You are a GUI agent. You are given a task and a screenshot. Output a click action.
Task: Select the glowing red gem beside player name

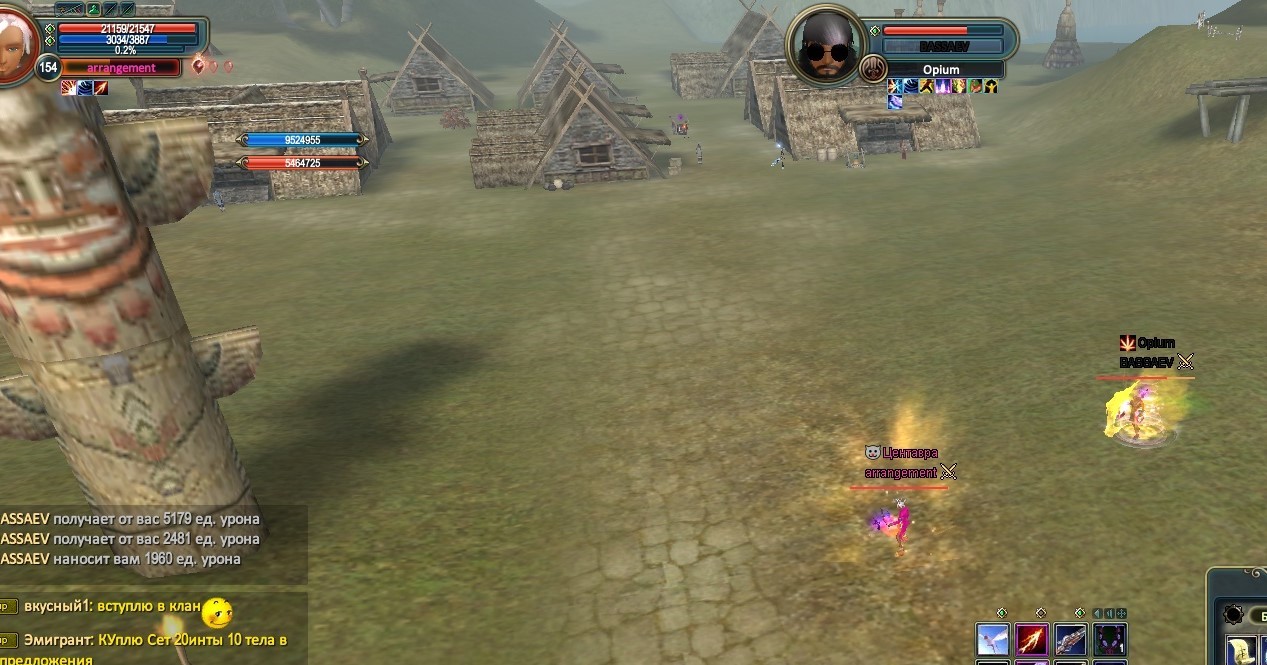click(198, 66)
